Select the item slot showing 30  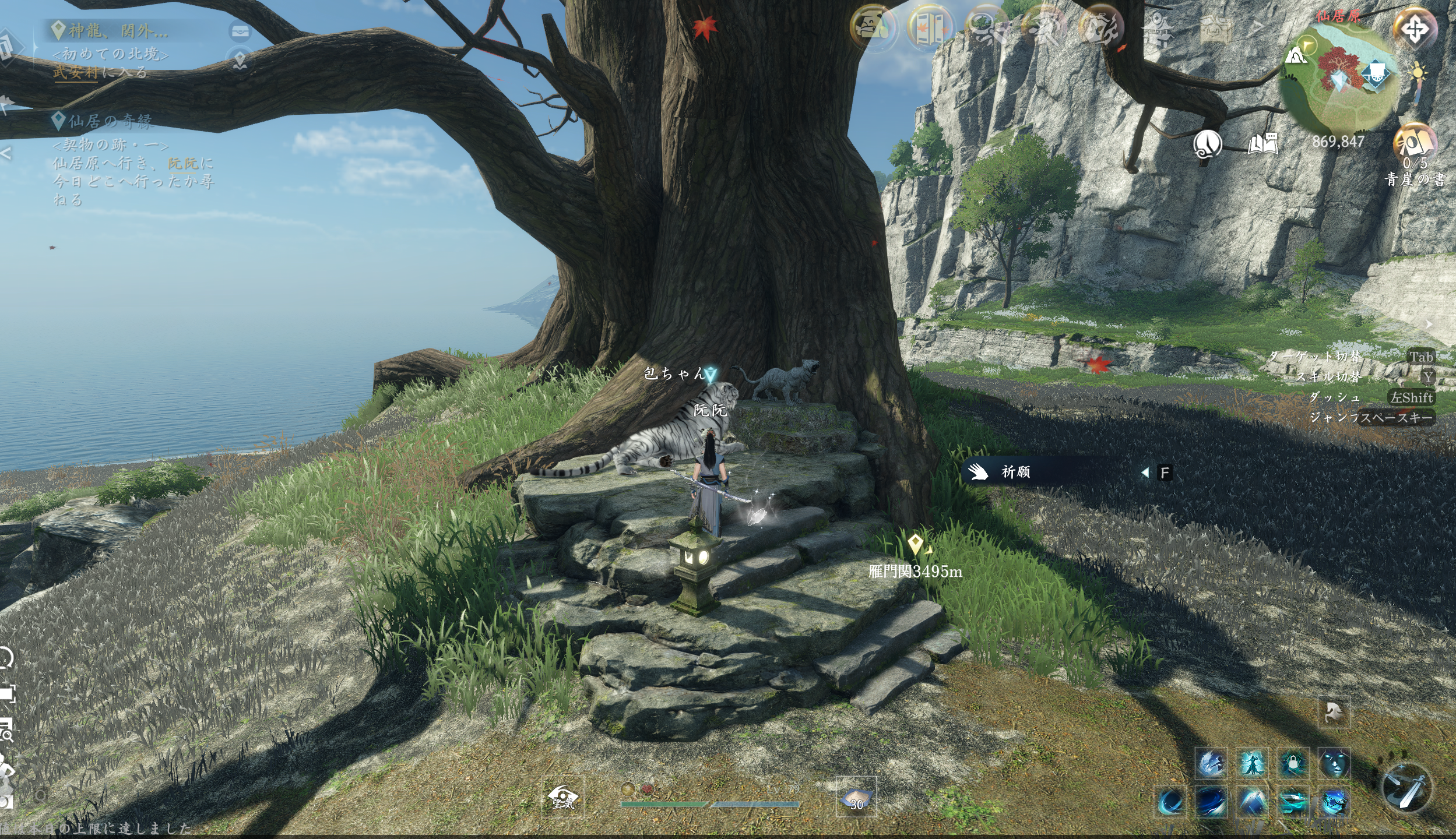pos(856,797)
